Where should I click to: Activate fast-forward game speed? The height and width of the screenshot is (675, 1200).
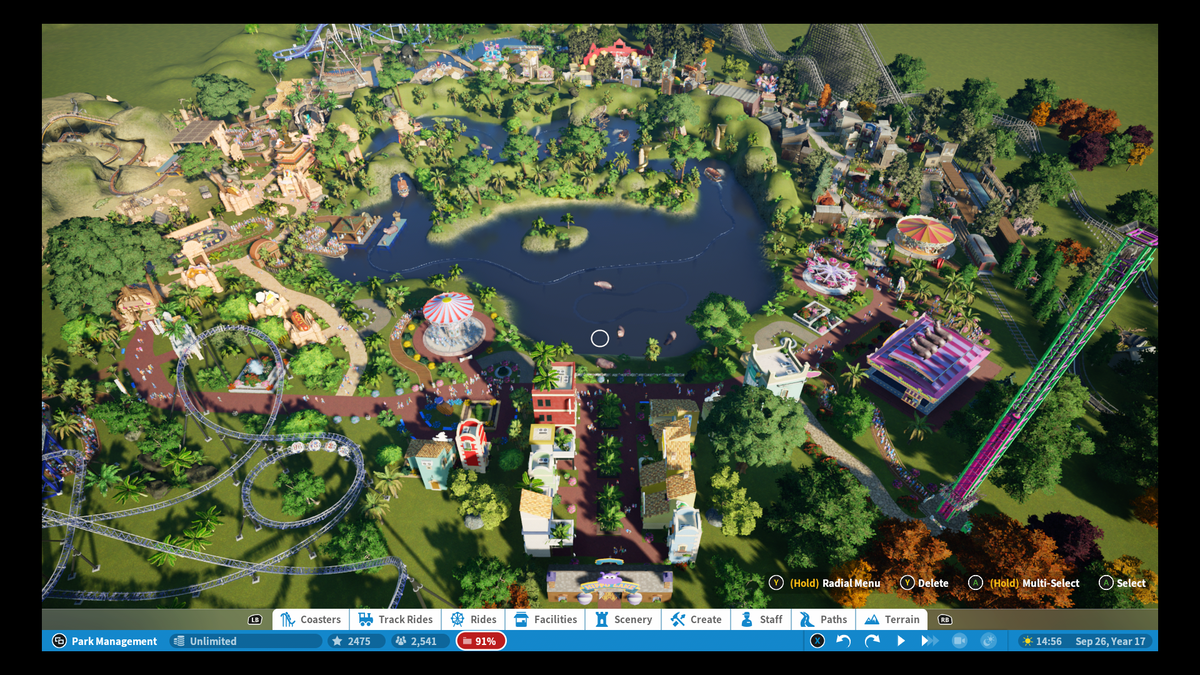(x=930, y=641)
